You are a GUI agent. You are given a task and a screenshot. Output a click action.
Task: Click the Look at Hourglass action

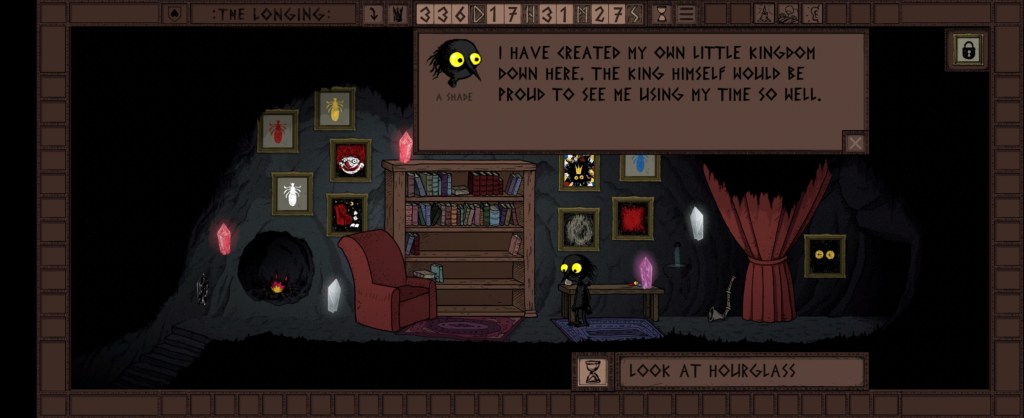(x=741, y=372)
